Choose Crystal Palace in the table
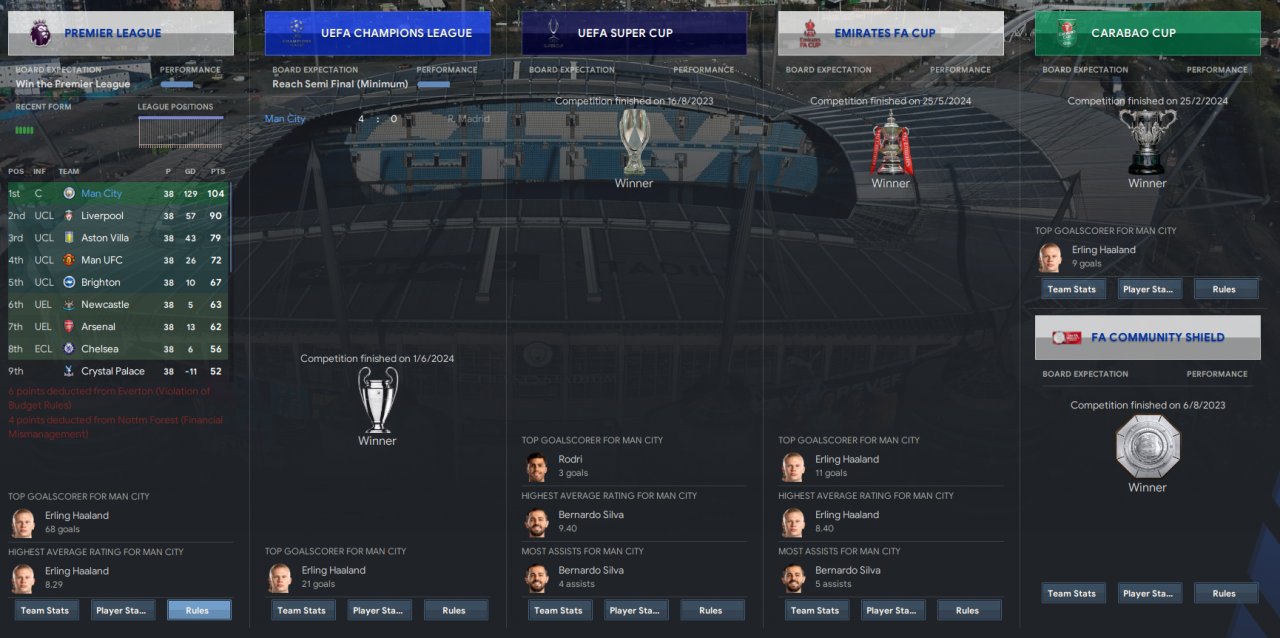The height and width of the screenshot is (638, 1280). (113, 371)
